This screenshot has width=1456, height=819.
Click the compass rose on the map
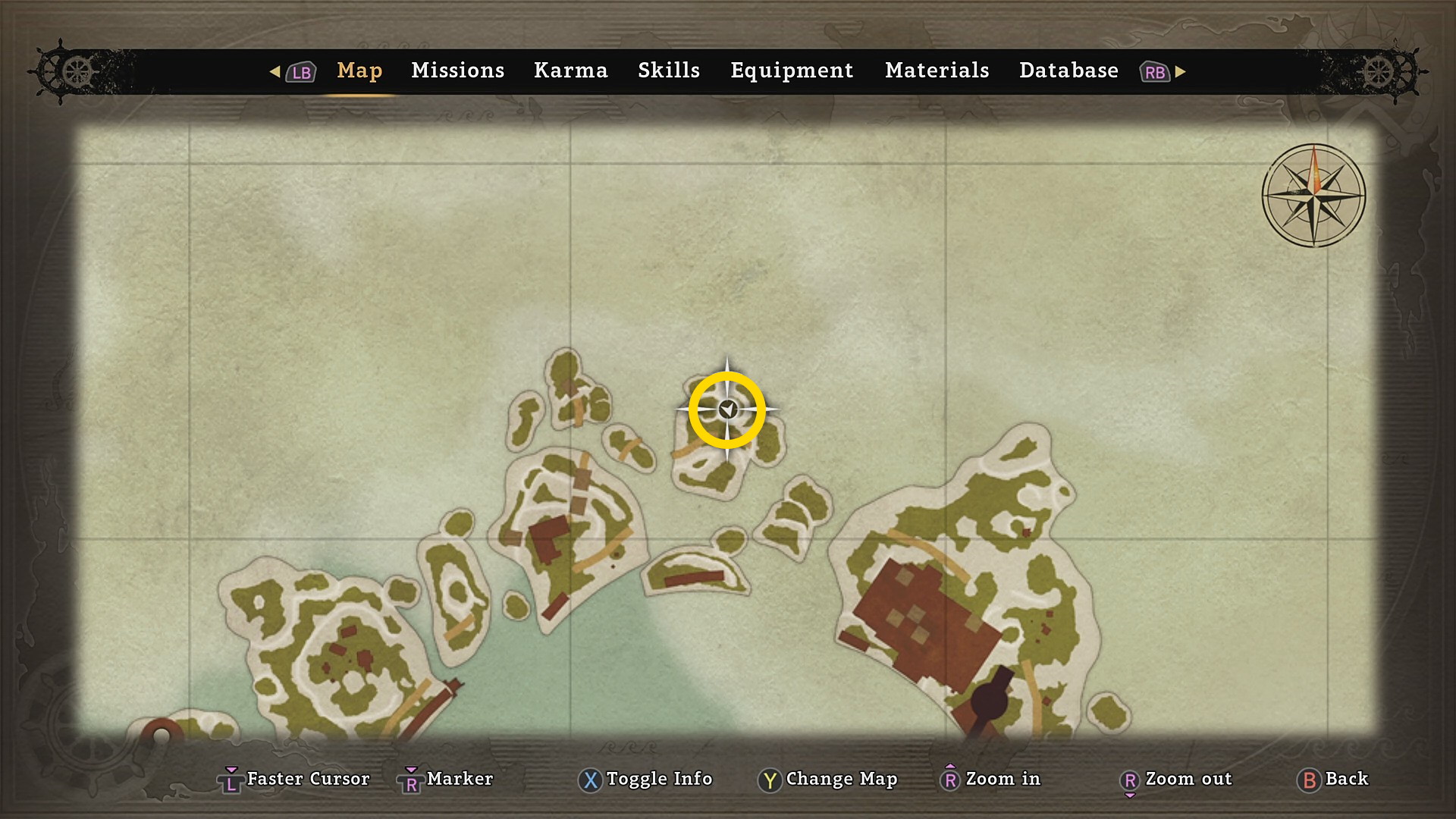coord(1313,196)
